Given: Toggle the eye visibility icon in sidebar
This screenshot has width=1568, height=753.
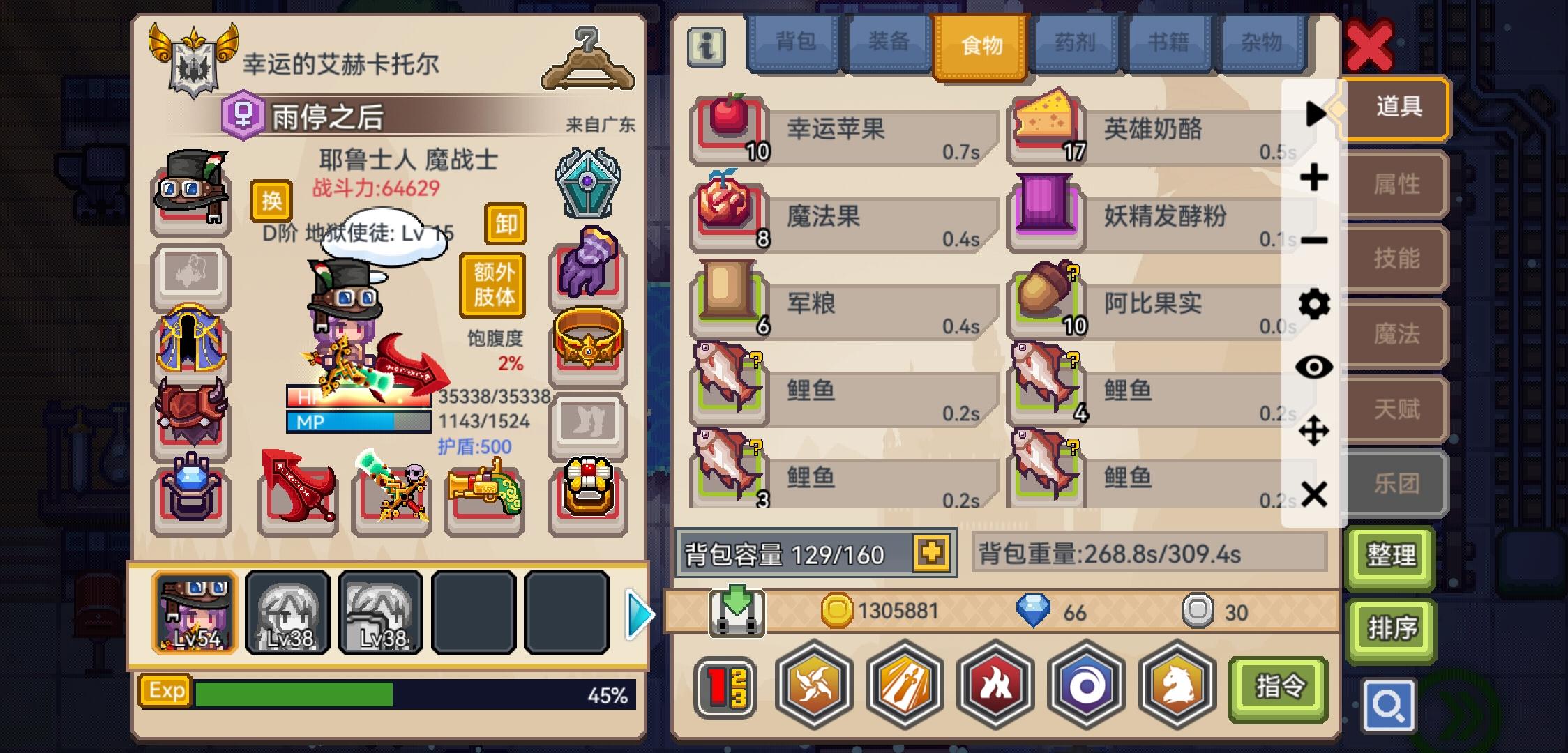Looking at the screenshot, I should [x=1314, y=366].
